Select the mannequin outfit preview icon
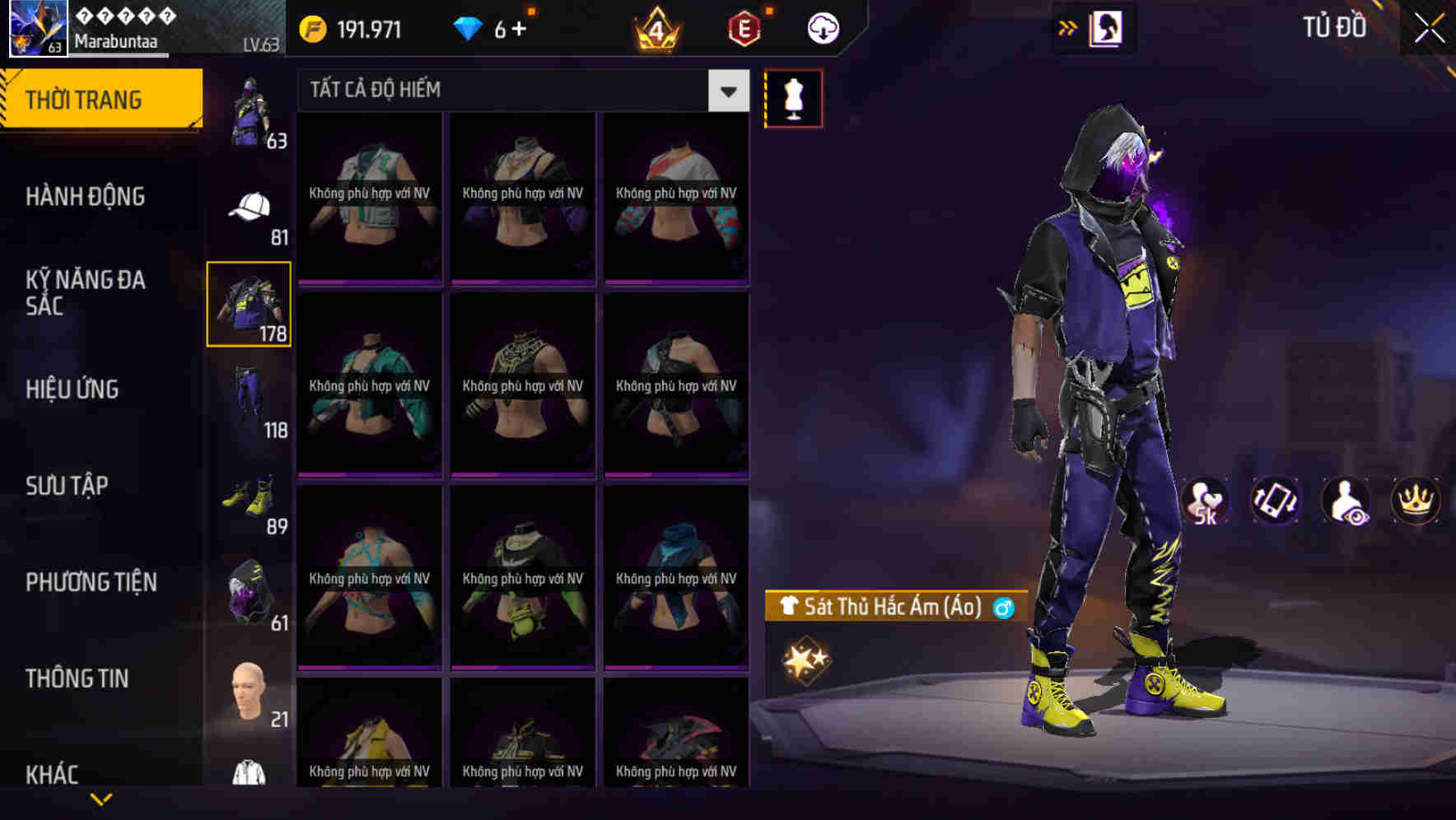The image size is (1456, 820). [793, 97]
